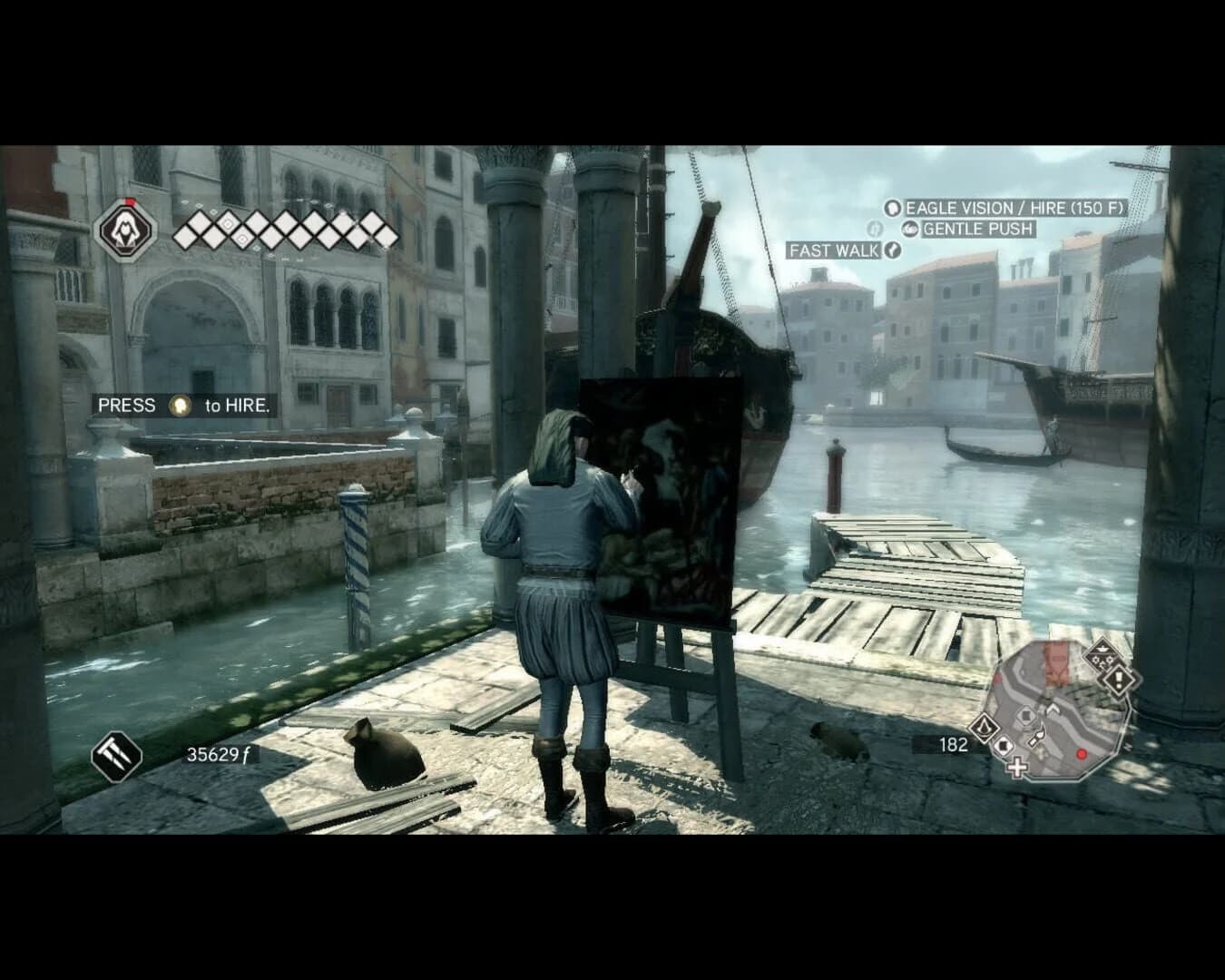Select the EAGLE VISION / HIRE (150 F) label
The width and height of the screenshot is (1225, 980).
click(1013, 208)
